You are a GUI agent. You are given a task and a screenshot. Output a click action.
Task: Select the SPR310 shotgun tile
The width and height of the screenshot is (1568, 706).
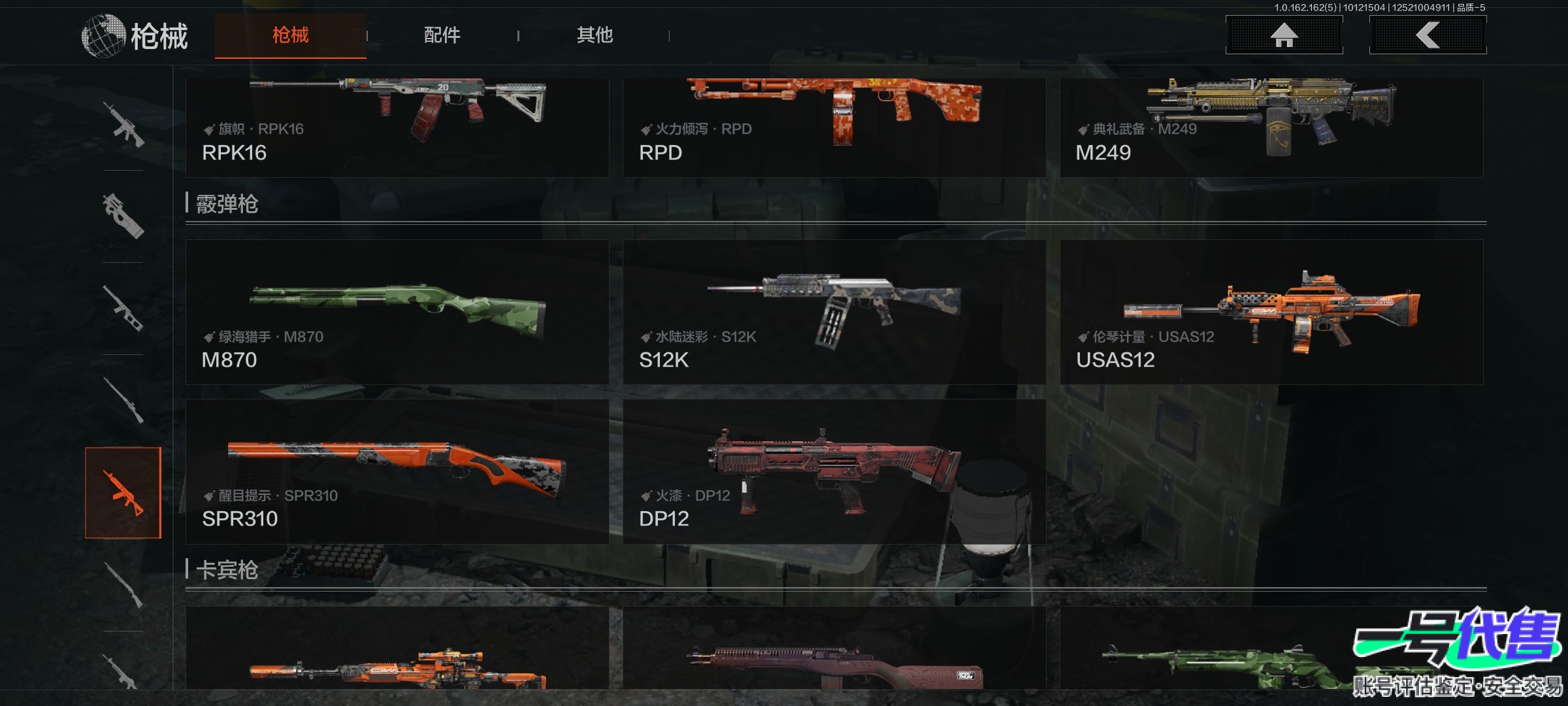click(397, 471)
